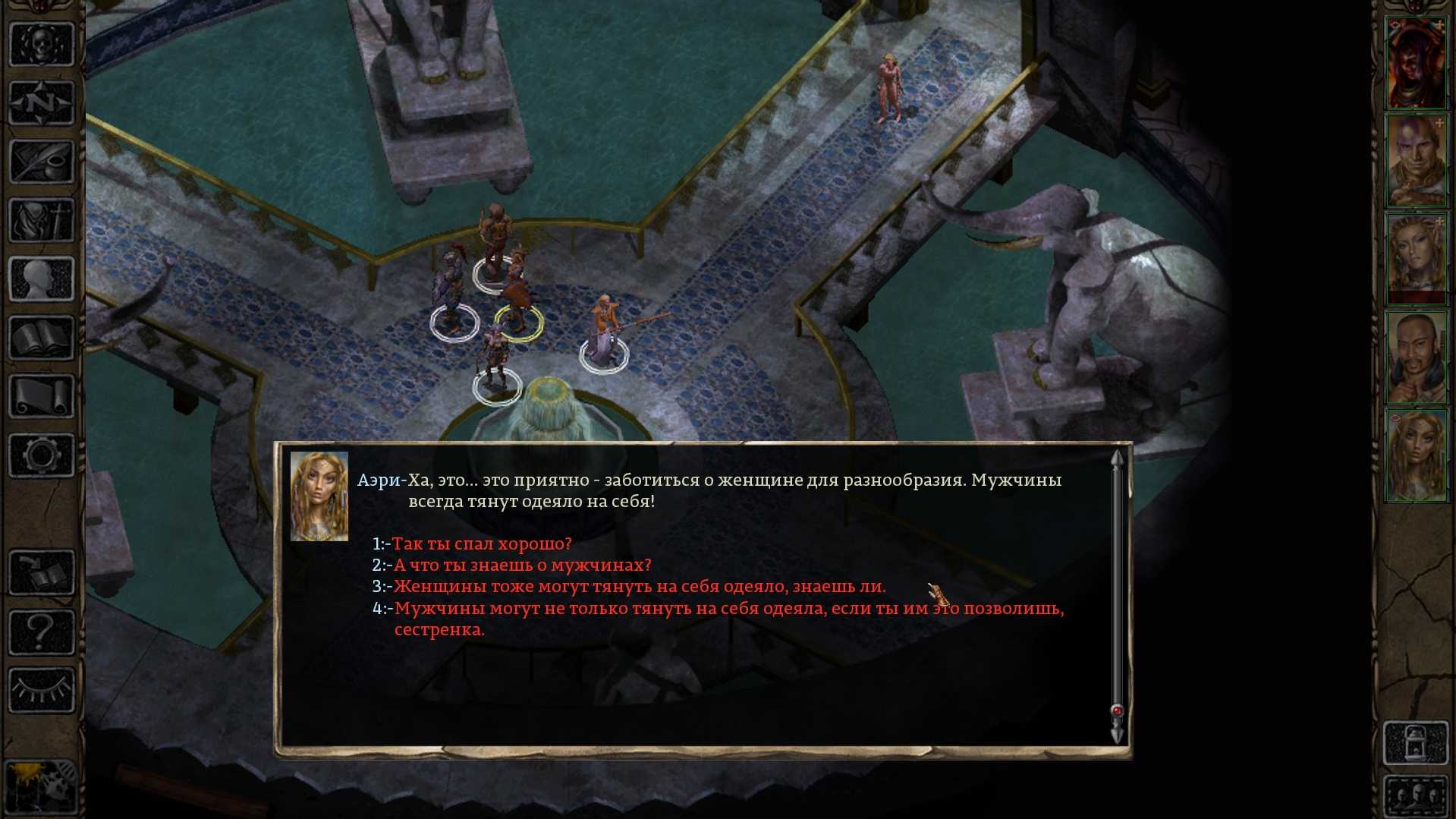The image size is (1456, 819).
Task: Open the mage spellbook icon
Action: 41,338
